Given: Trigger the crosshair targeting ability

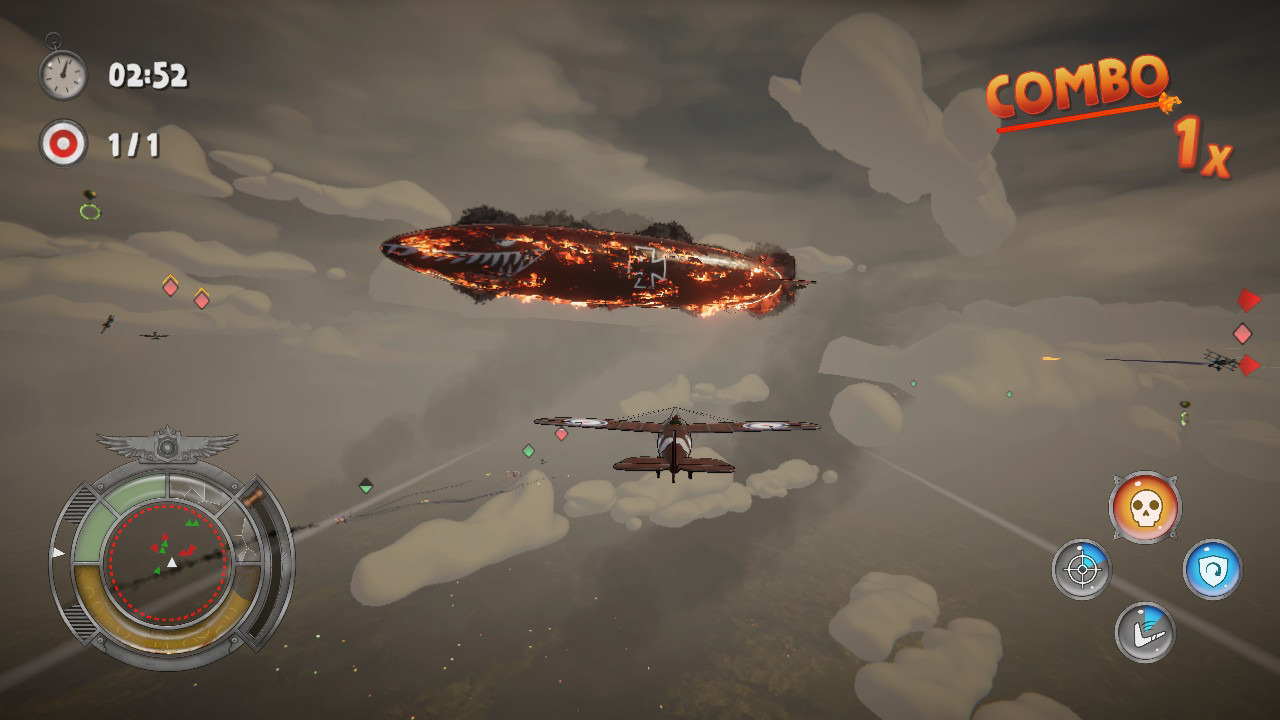Looking at the screenshot, I should click(x=1081, y=570).
